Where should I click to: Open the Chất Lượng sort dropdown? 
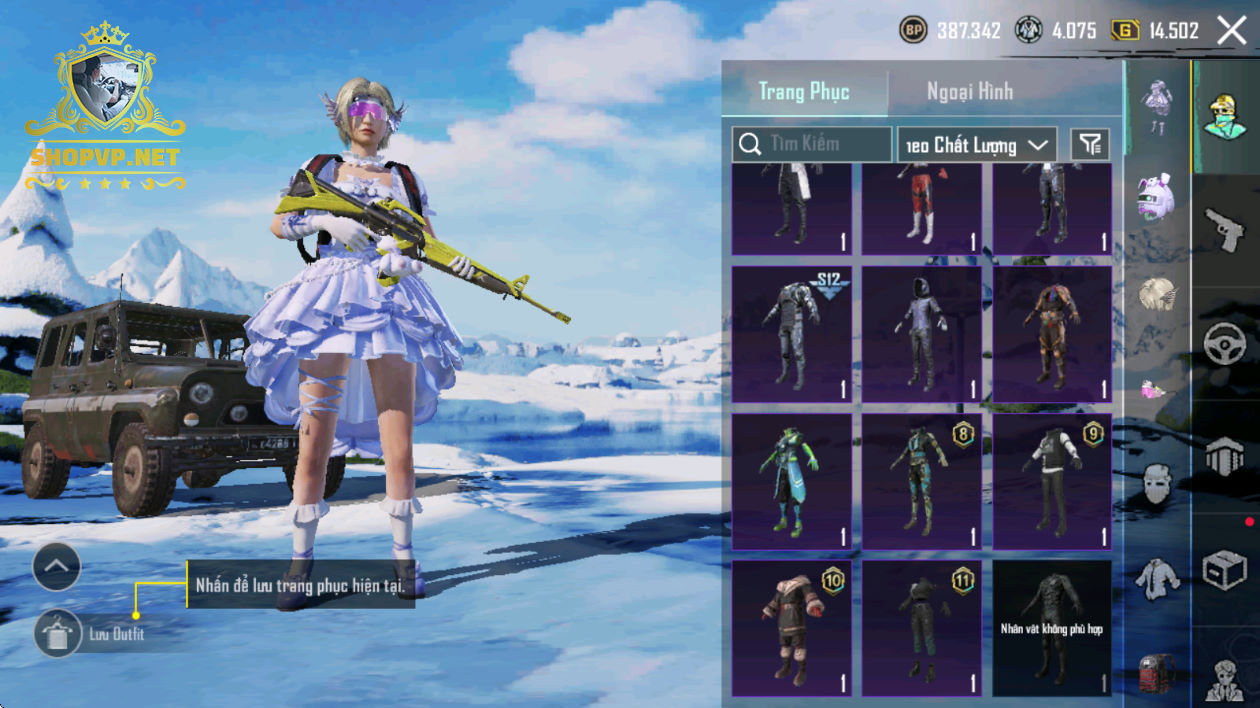click(977, 145)
